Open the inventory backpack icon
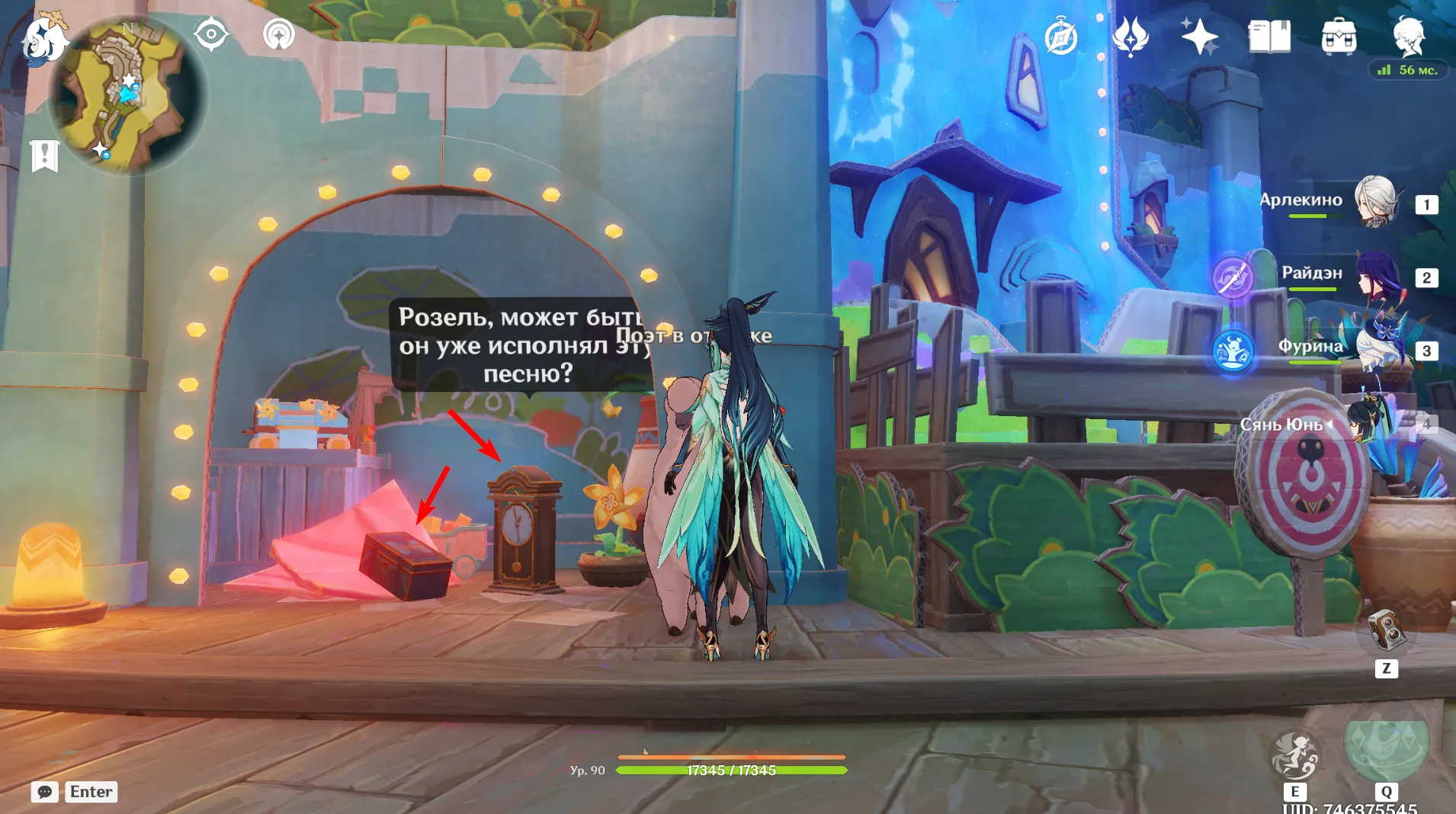The height and width of the screenshot is (814, 1456). pyautogui.click(x=1339, y=37)
